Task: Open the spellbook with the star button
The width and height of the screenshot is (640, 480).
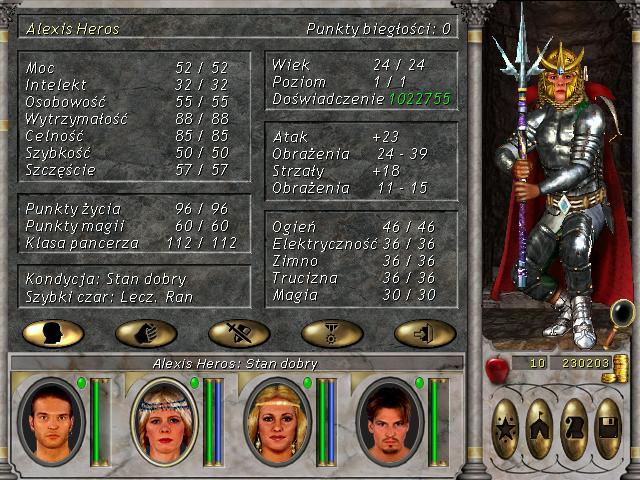Action: pos(507,429)
